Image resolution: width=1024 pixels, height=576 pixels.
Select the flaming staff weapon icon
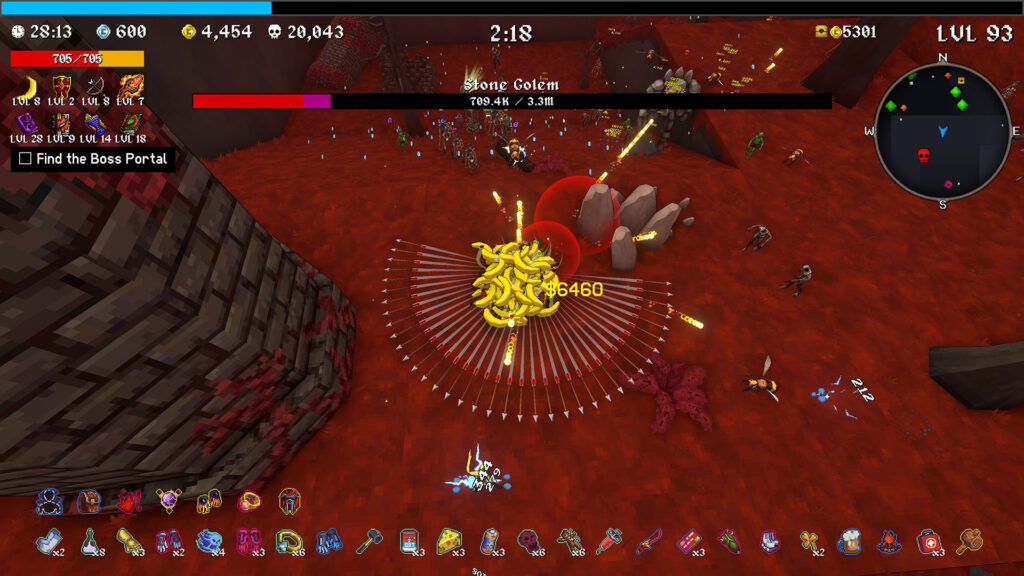point(130,86)
